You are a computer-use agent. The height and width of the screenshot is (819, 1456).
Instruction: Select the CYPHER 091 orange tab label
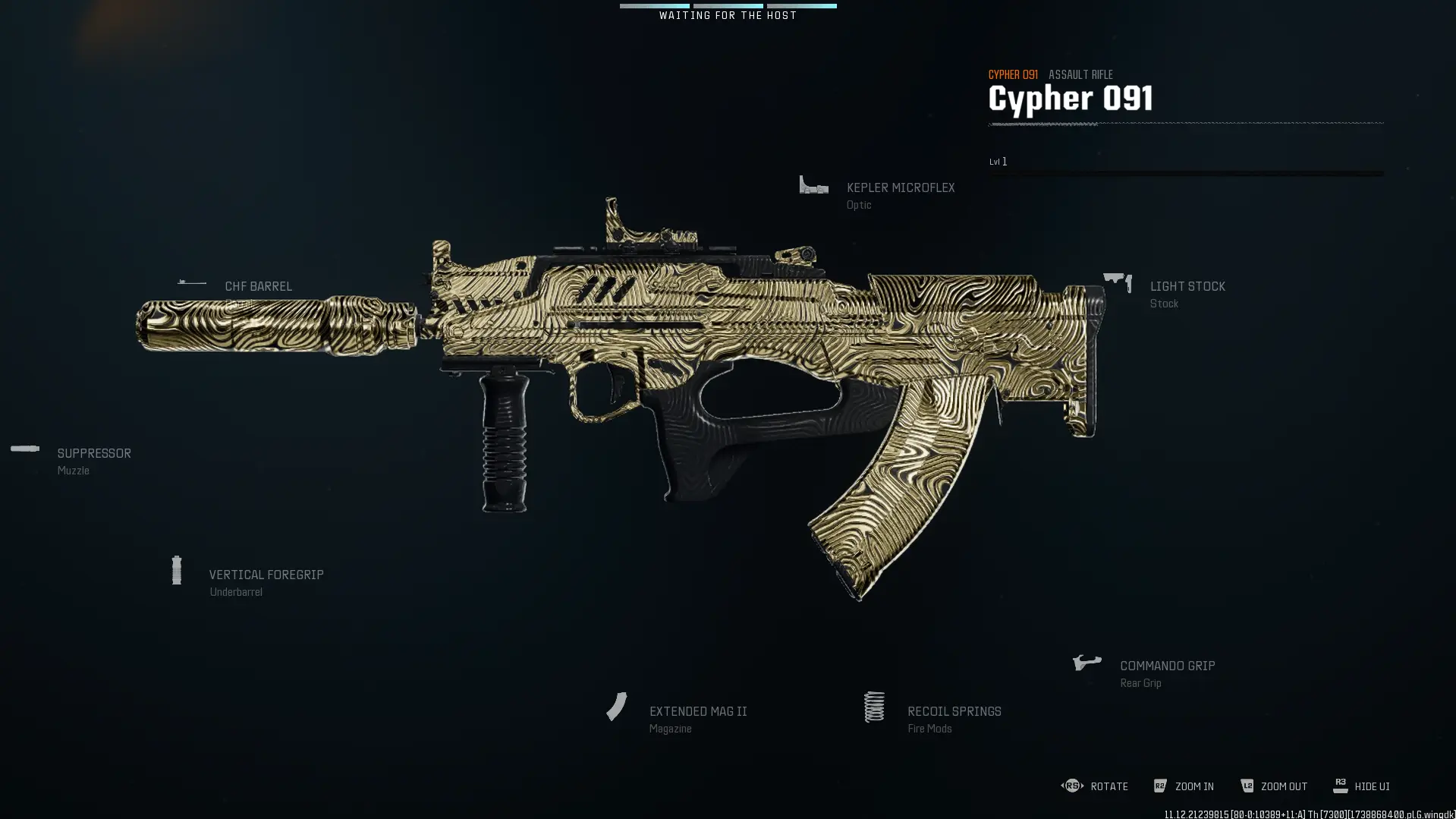1013,74
